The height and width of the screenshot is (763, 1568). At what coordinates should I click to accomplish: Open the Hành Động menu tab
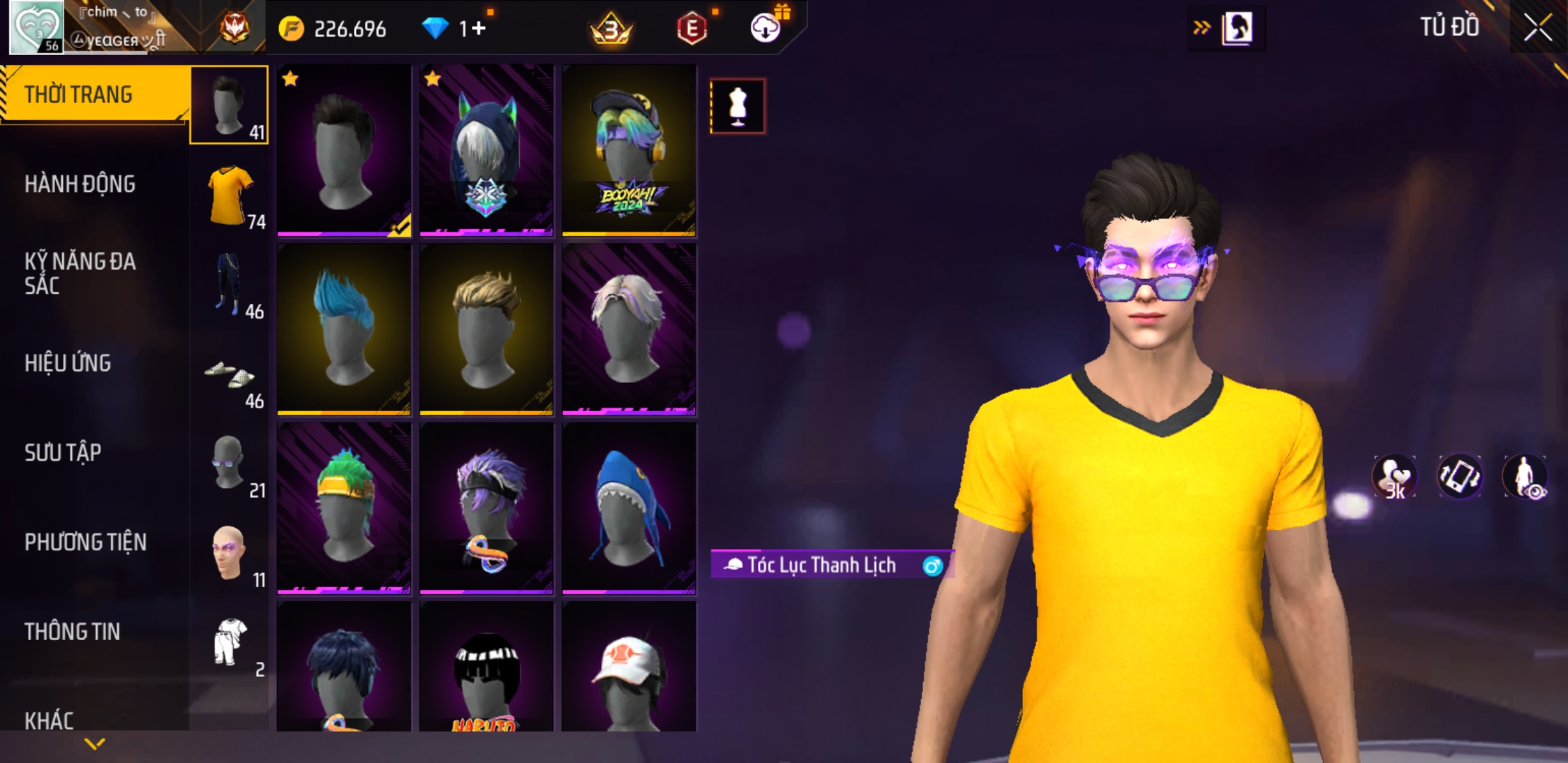(x=80, y=184)
